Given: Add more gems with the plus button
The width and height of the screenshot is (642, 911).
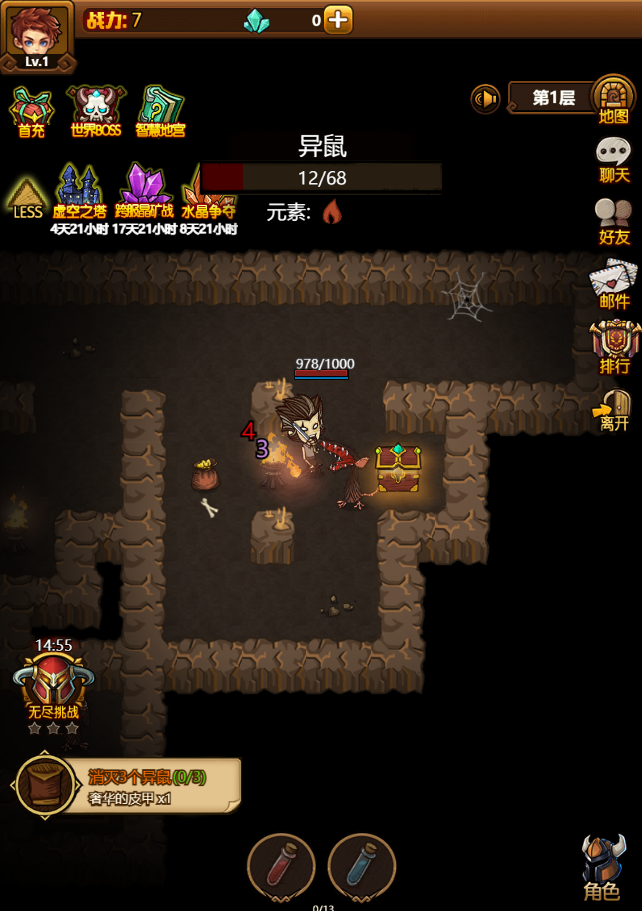Looking at the screenshot, I should (x=338, y=19).
